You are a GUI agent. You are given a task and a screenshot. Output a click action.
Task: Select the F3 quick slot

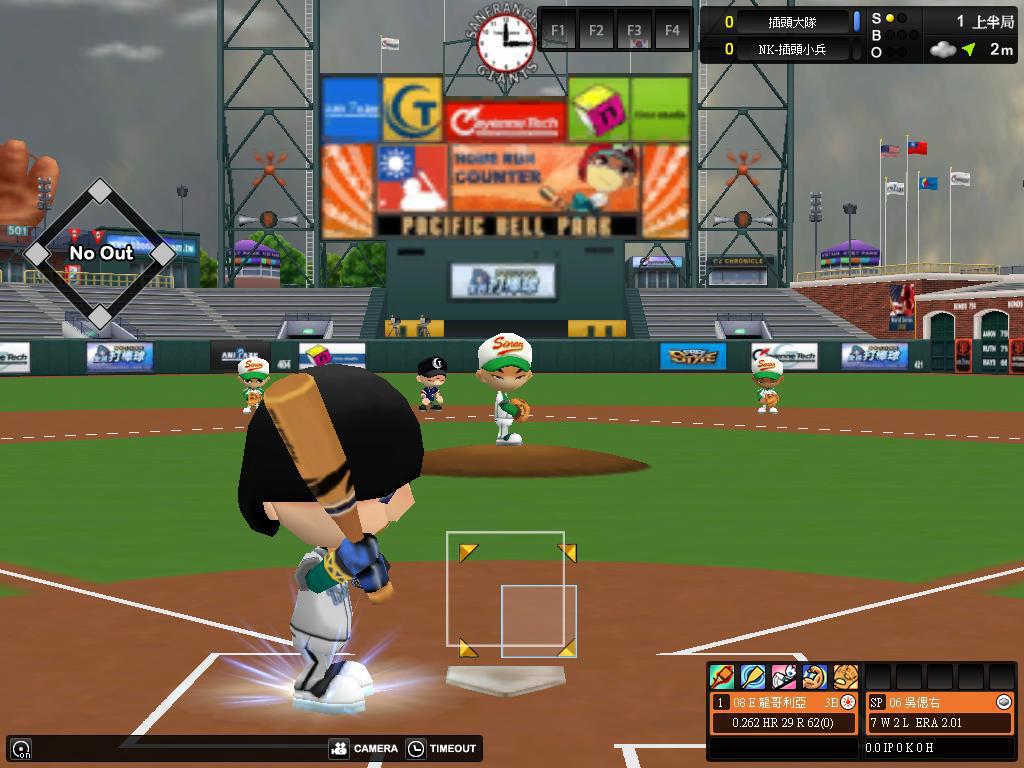tap(634, 30)
